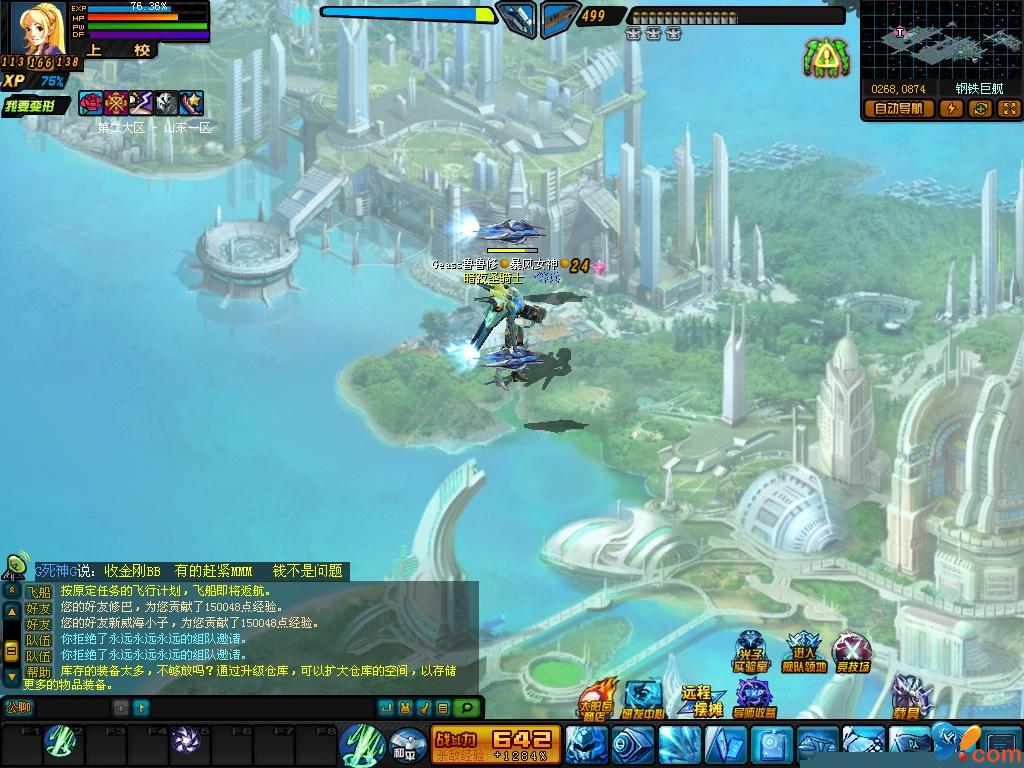Image resolution: width=1024 pixels, height=768 pixels.
Task: Click the 自动导航 auto-navigation button
Action: point(899,109)
